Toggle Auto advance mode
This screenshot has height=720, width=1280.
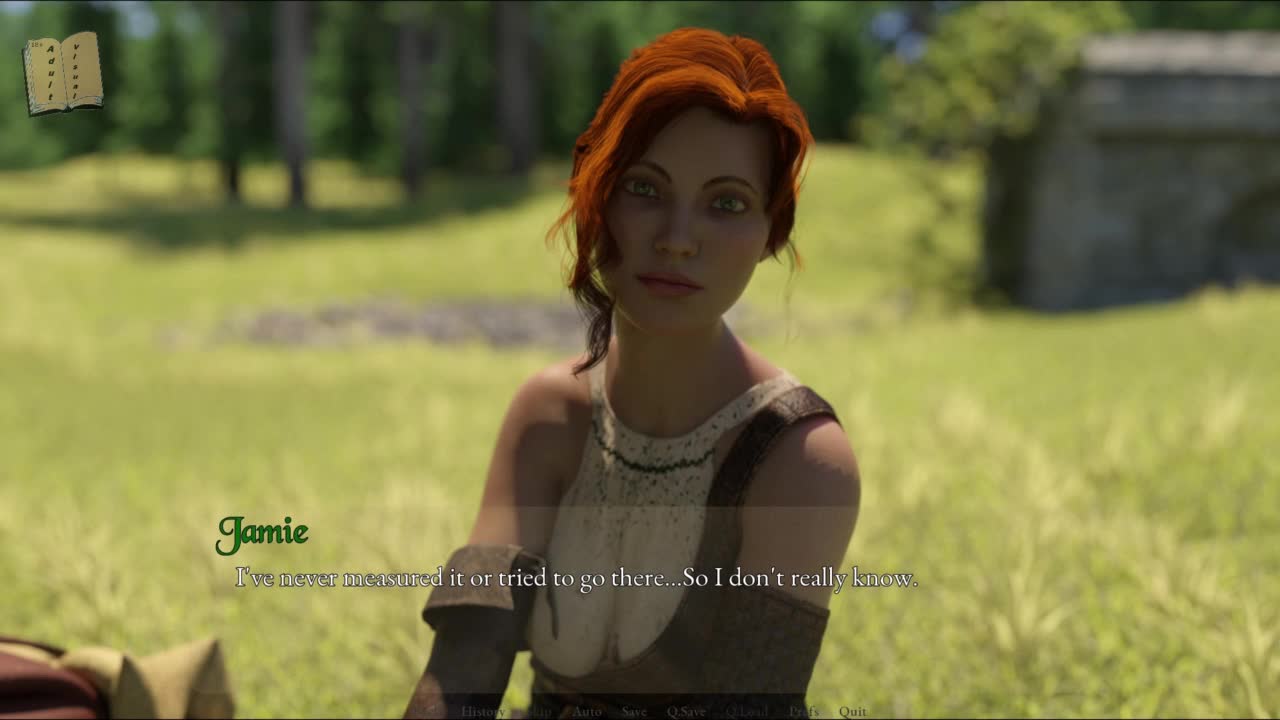tap(586, 711)
